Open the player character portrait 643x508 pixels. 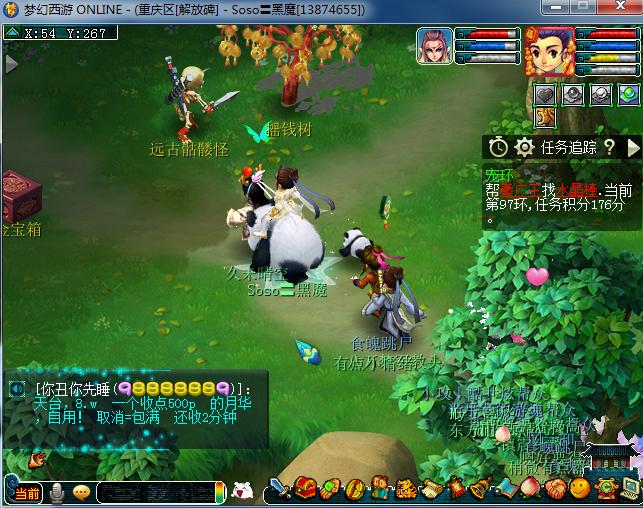549,50
